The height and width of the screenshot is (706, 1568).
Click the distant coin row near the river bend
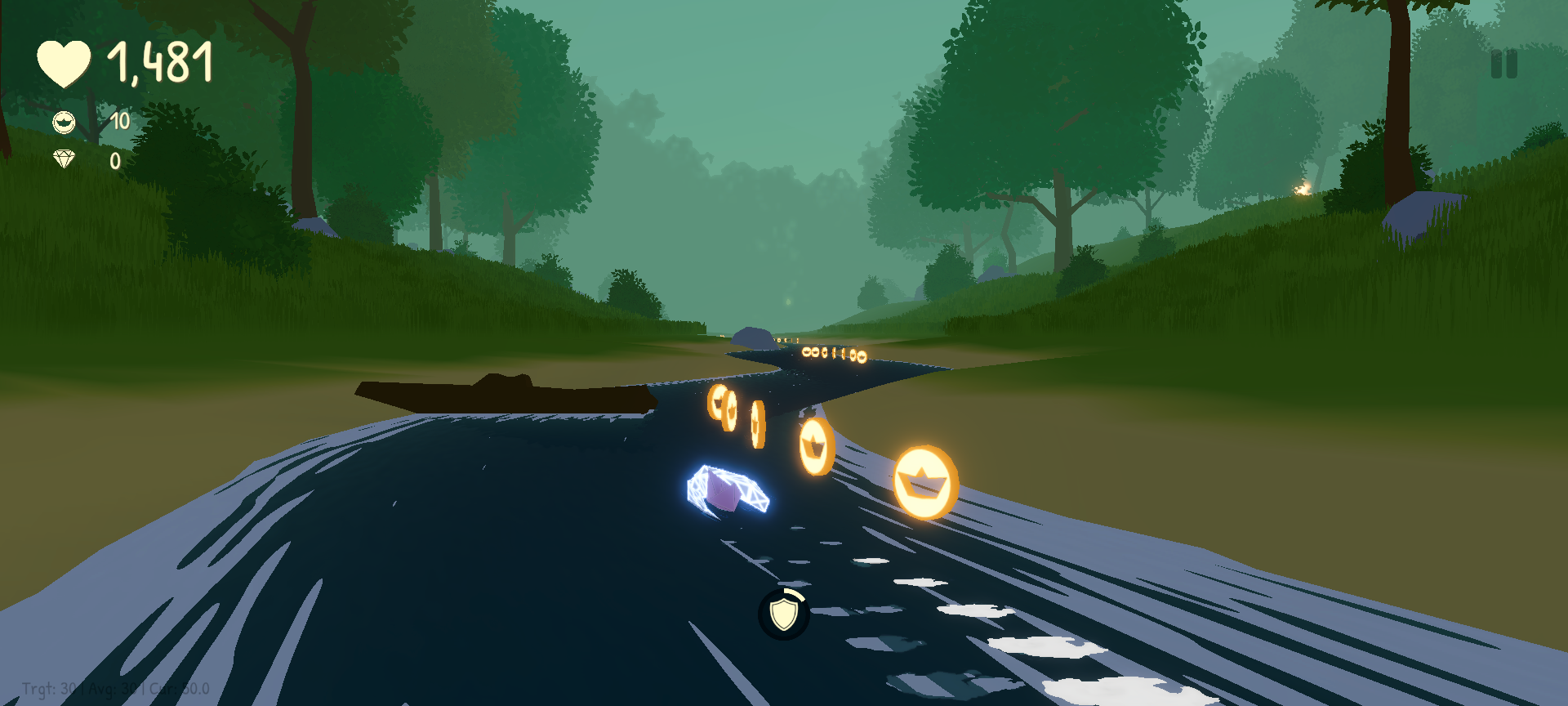click(x=833, y=353)
